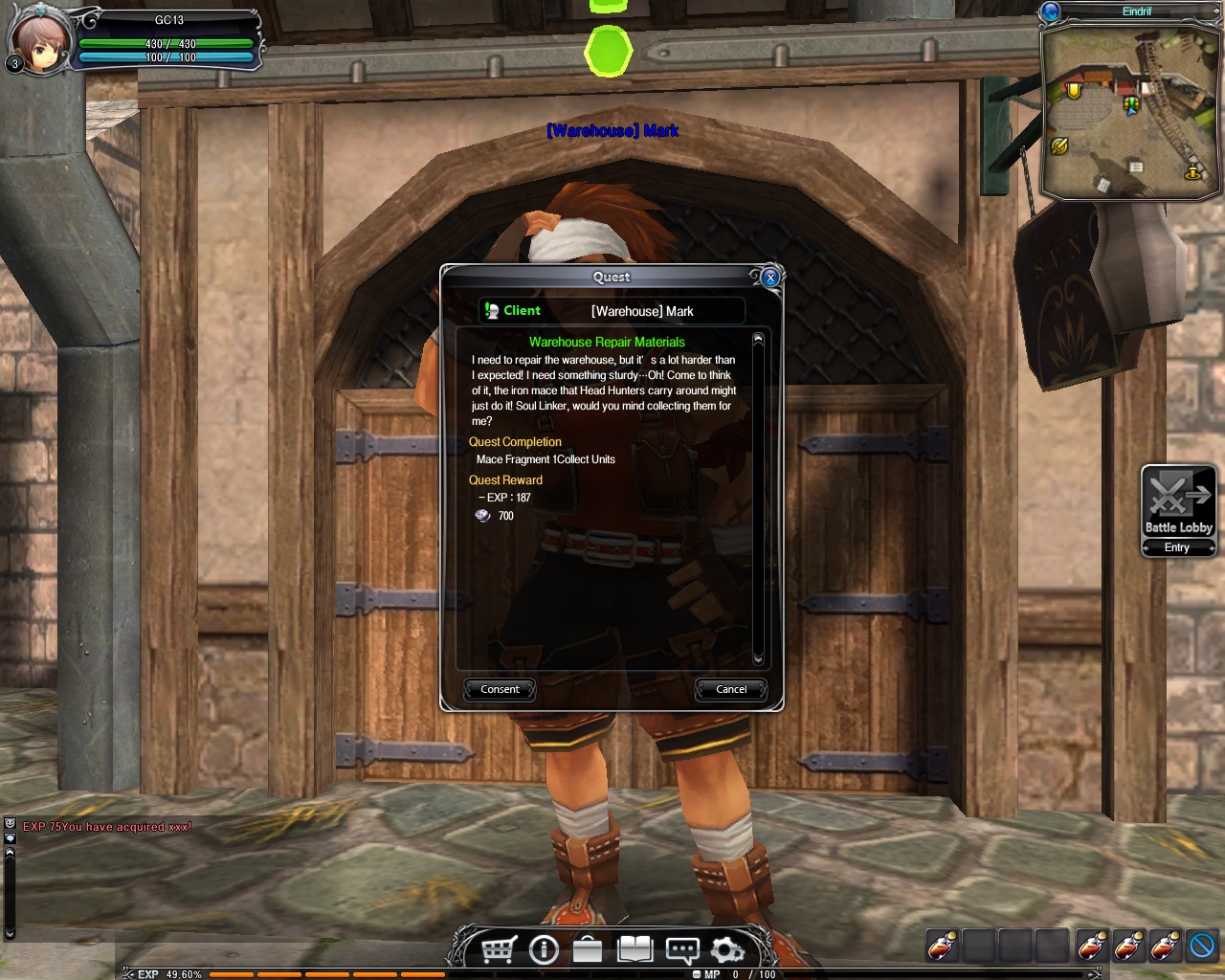Select the yellow shield marker on minimap

tap(1074, 91)
